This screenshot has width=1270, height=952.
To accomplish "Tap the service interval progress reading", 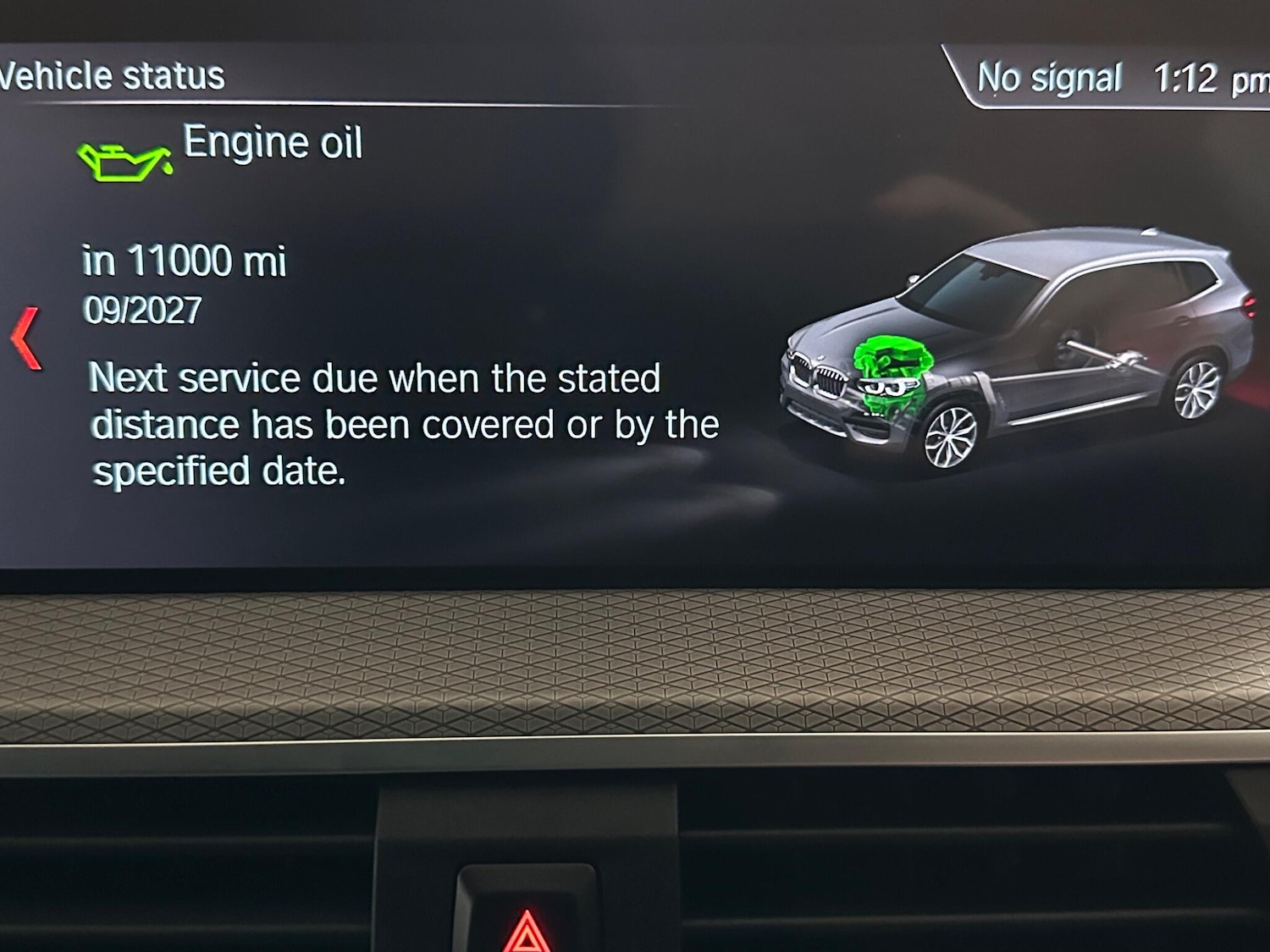I will click(185, 261).
